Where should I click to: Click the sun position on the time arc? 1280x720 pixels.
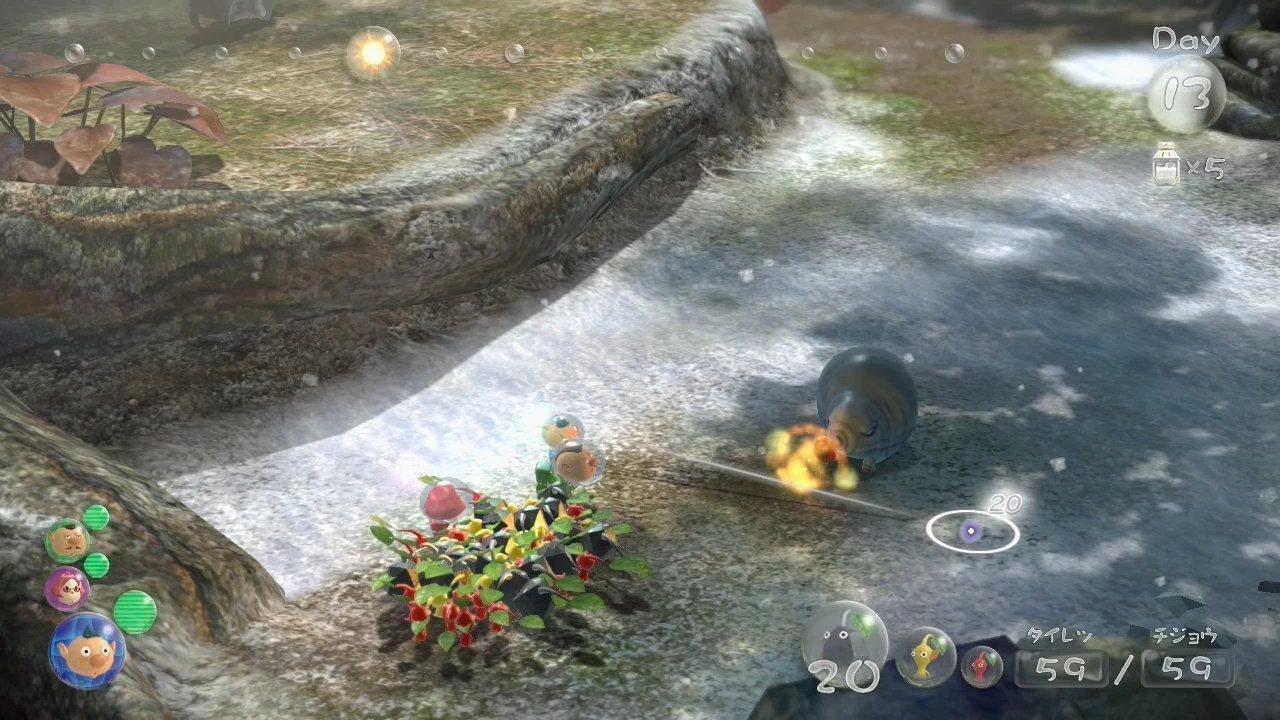372,52
